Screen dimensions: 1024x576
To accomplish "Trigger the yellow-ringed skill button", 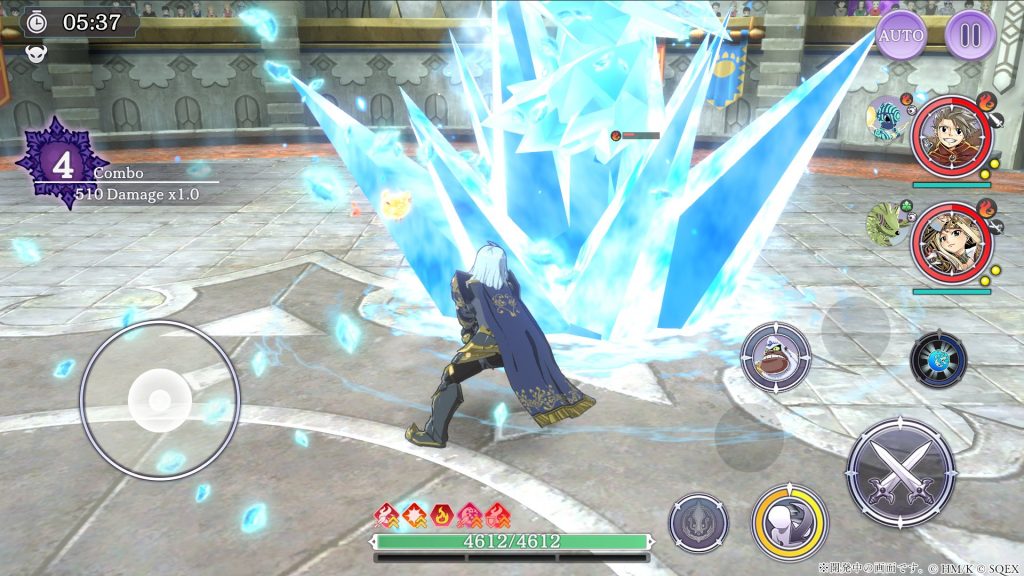I will pyautogui.click(x=790, y=522).
